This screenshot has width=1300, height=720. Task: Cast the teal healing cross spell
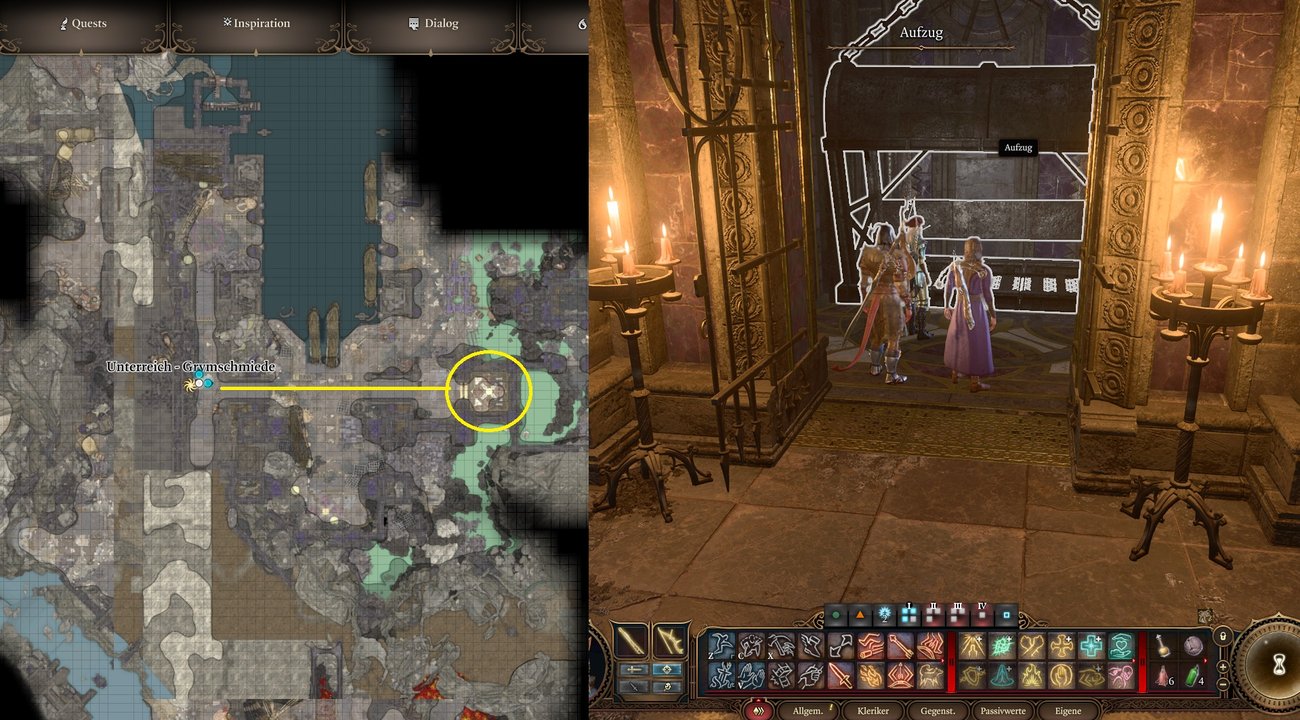(x=1092, y=646)
